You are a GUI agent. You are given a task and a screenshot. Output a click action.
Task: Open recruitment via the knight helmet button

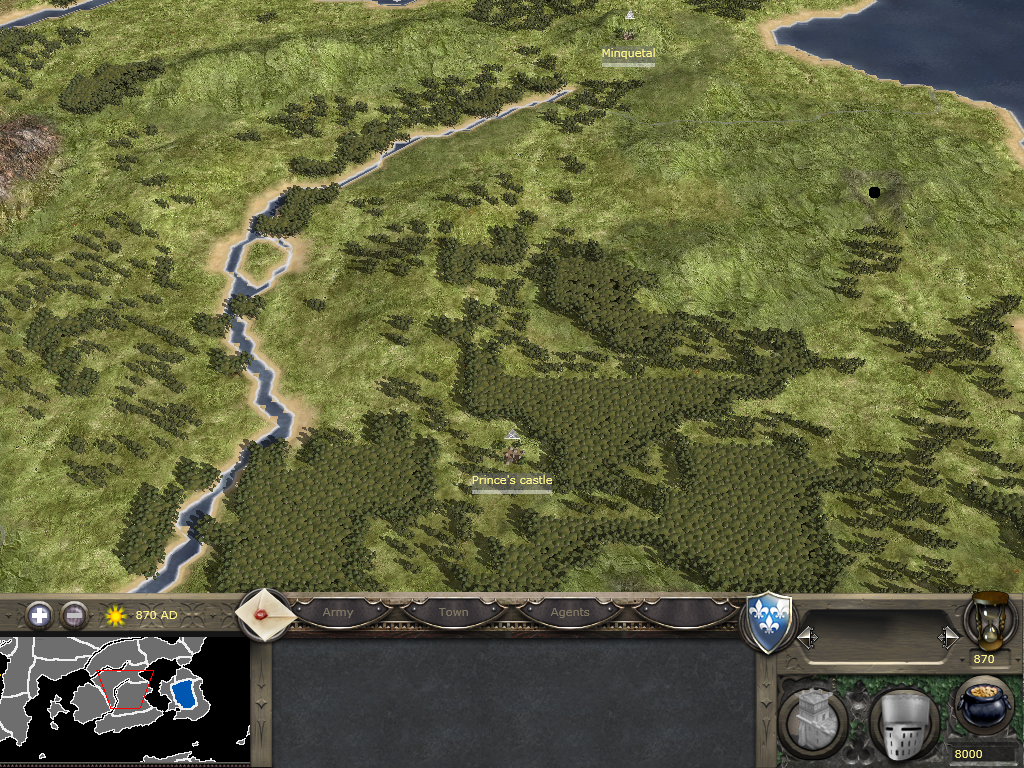(903, 723)
